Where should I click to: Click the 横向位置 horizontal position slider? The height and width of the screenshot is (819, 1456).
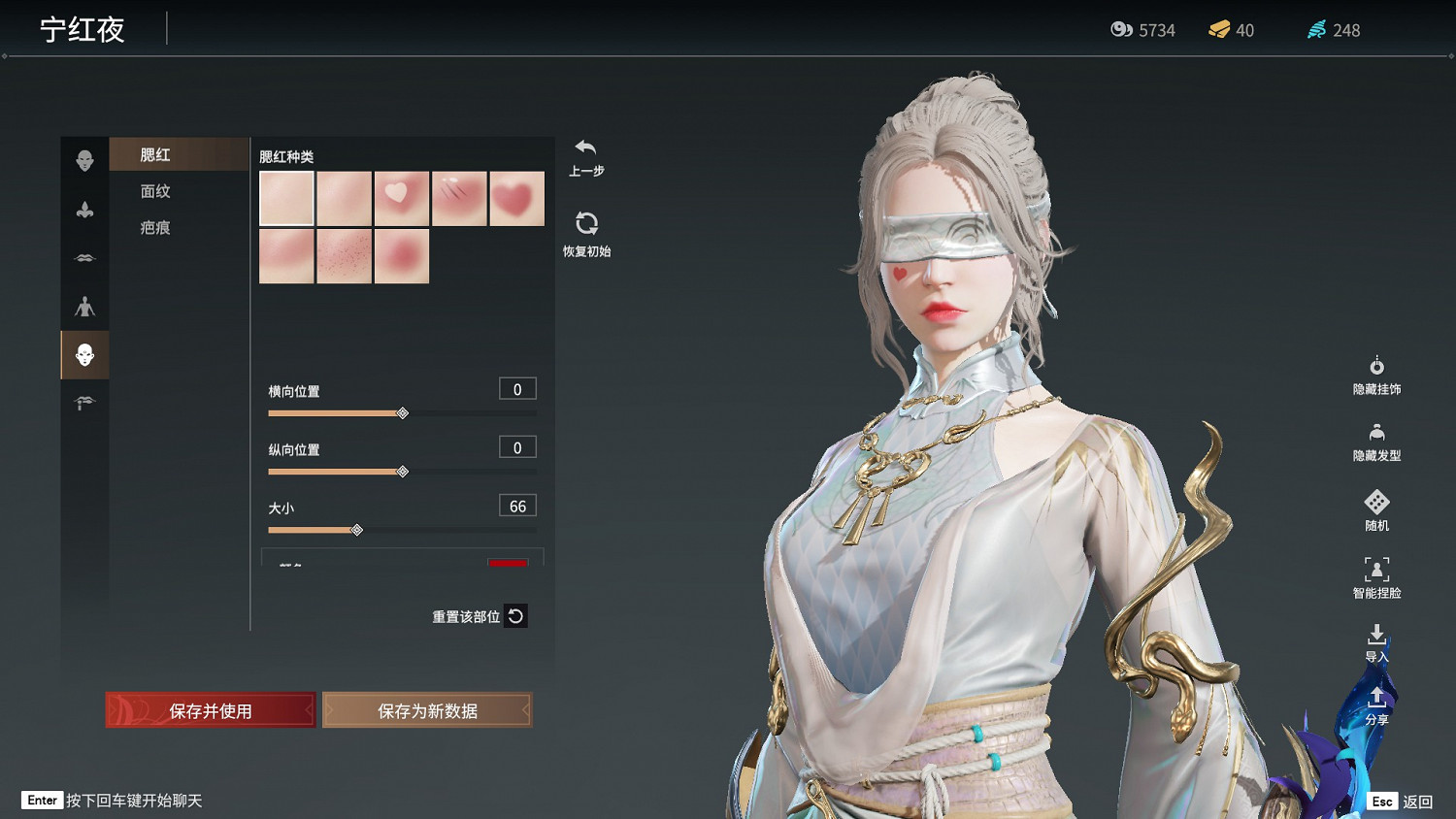[403, 413]
